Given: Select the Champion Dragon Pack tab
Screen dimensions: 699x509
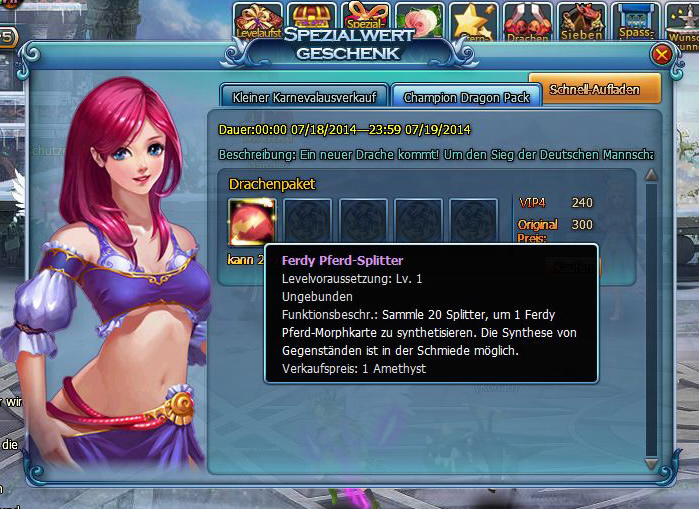Looking at the screenshot, I should 466,97.
